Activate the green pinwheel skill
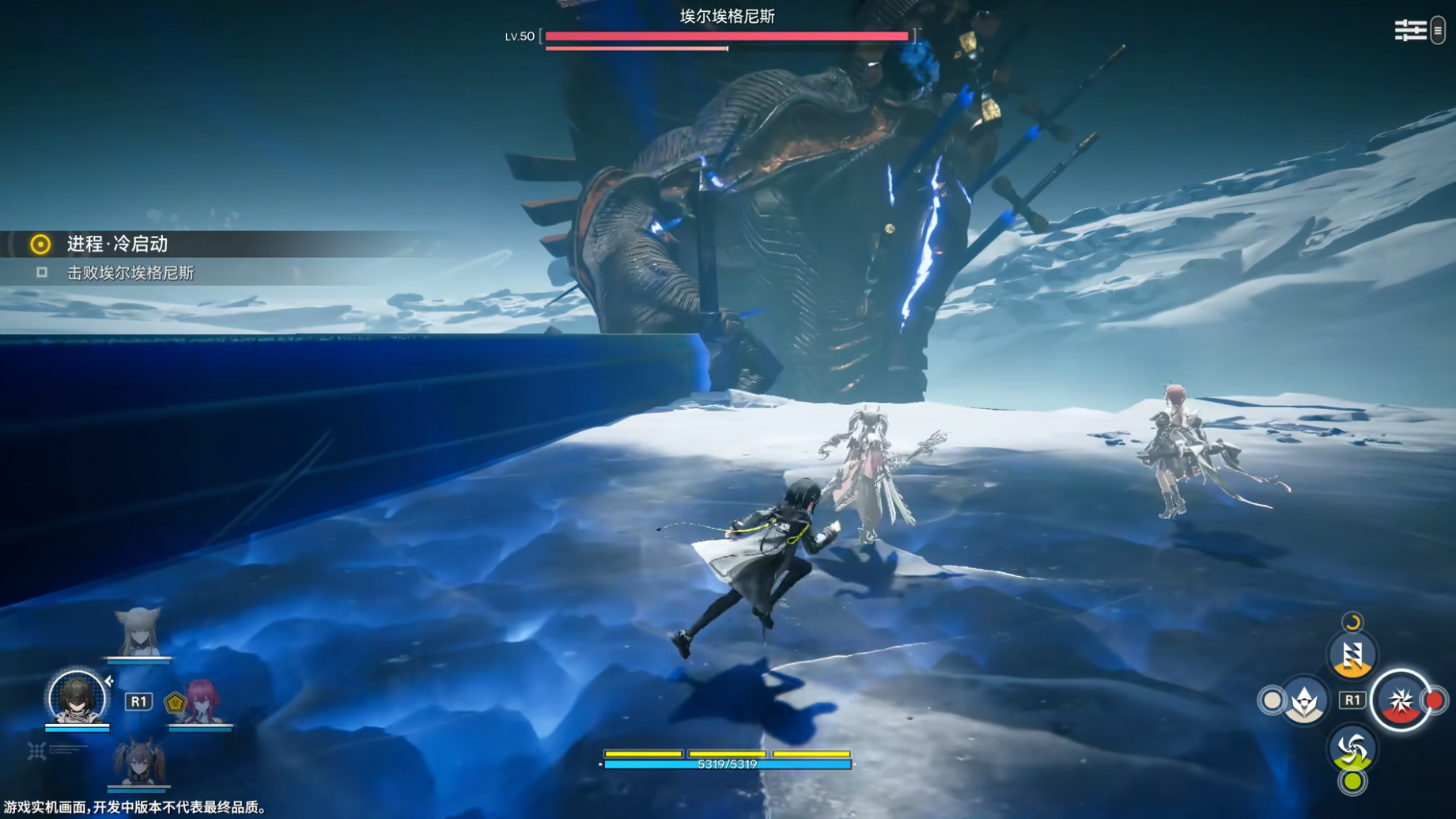The height and width of the screenshot is (819, 1456). pos(1352,749)
